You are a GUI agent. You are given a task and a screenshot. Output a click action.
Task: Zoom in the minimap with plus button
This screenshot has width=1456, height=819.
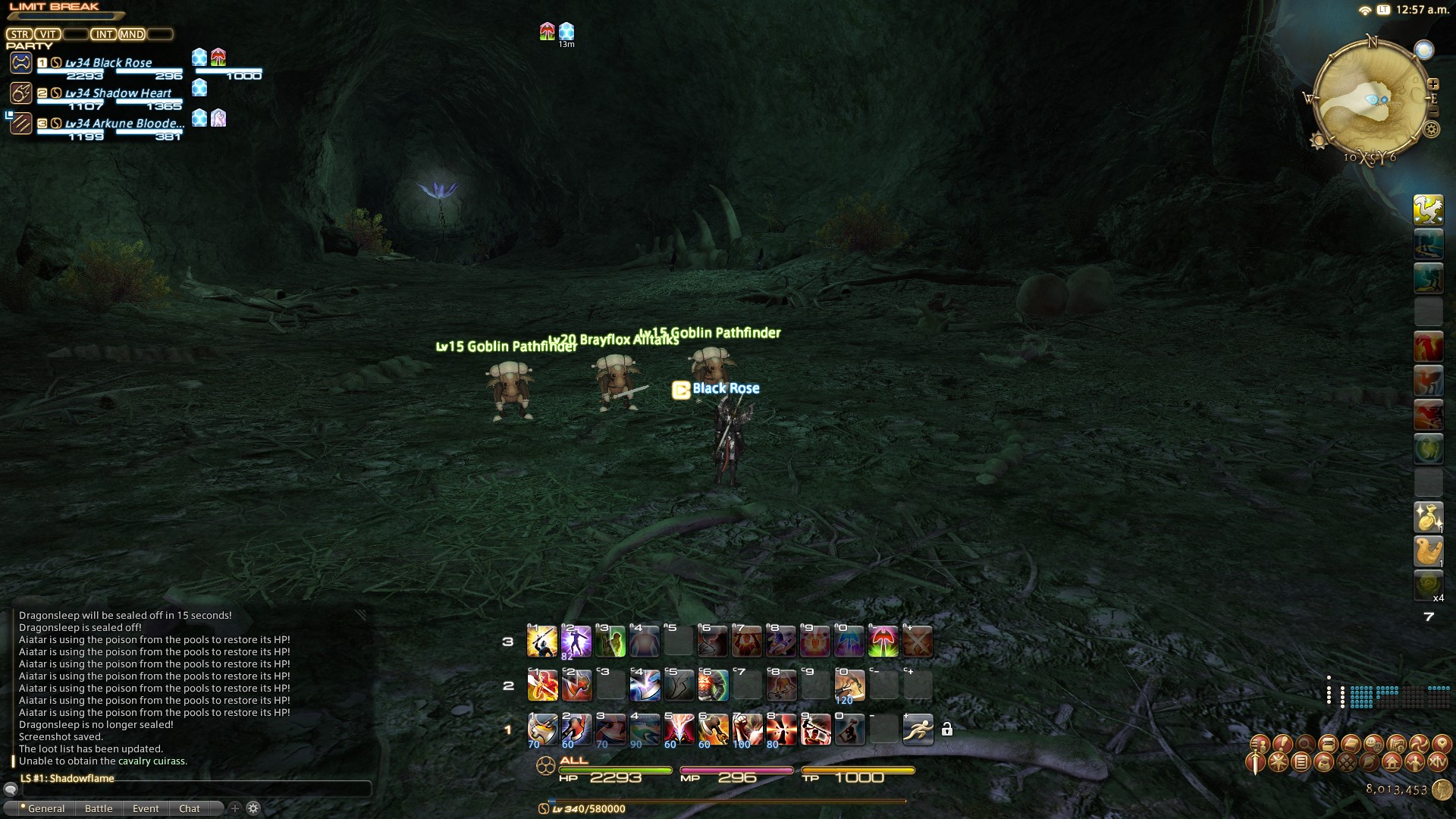(1432, 84)
